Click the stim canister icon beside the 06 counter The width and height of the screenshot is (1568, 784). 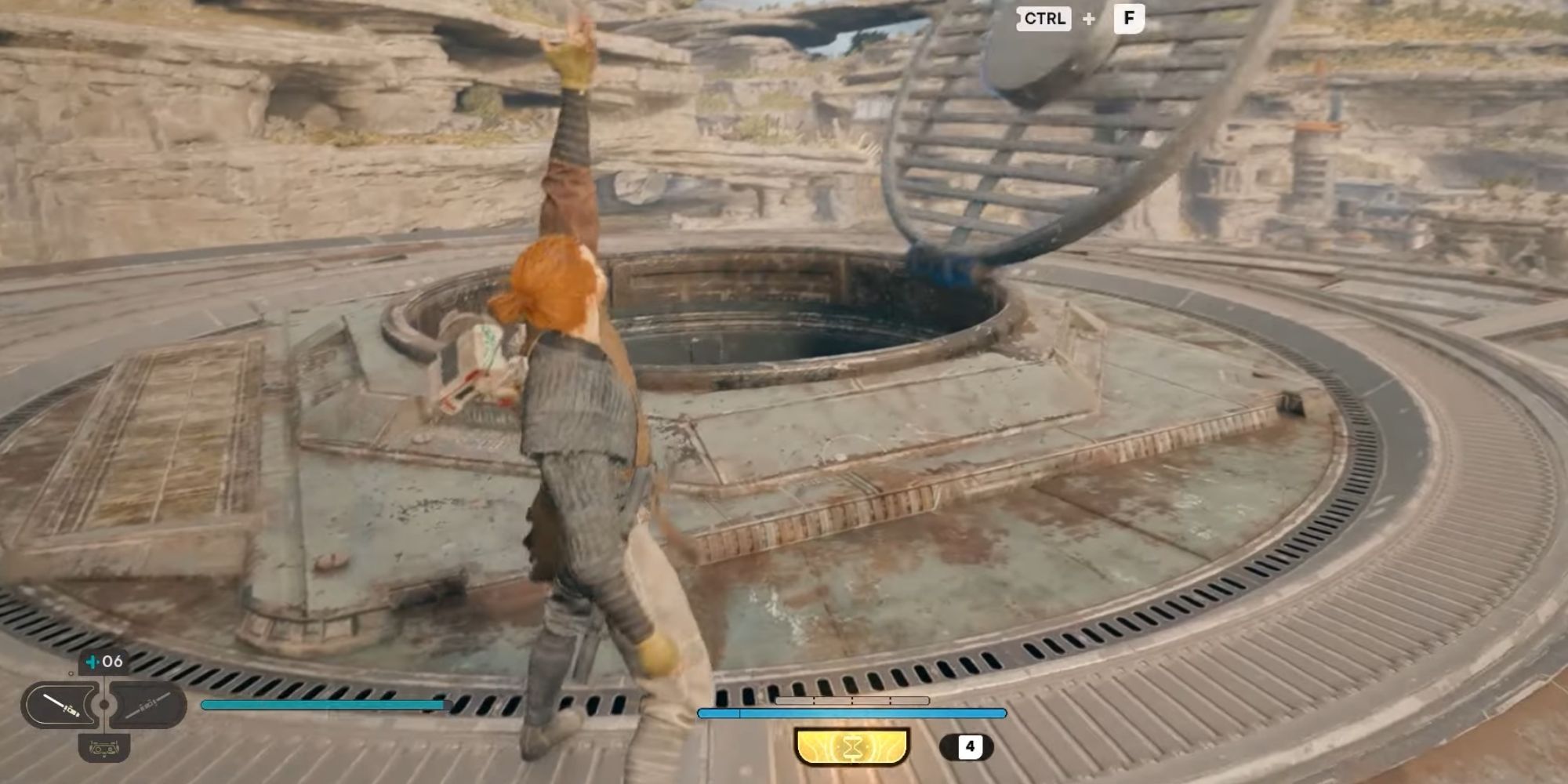point(92,662)
